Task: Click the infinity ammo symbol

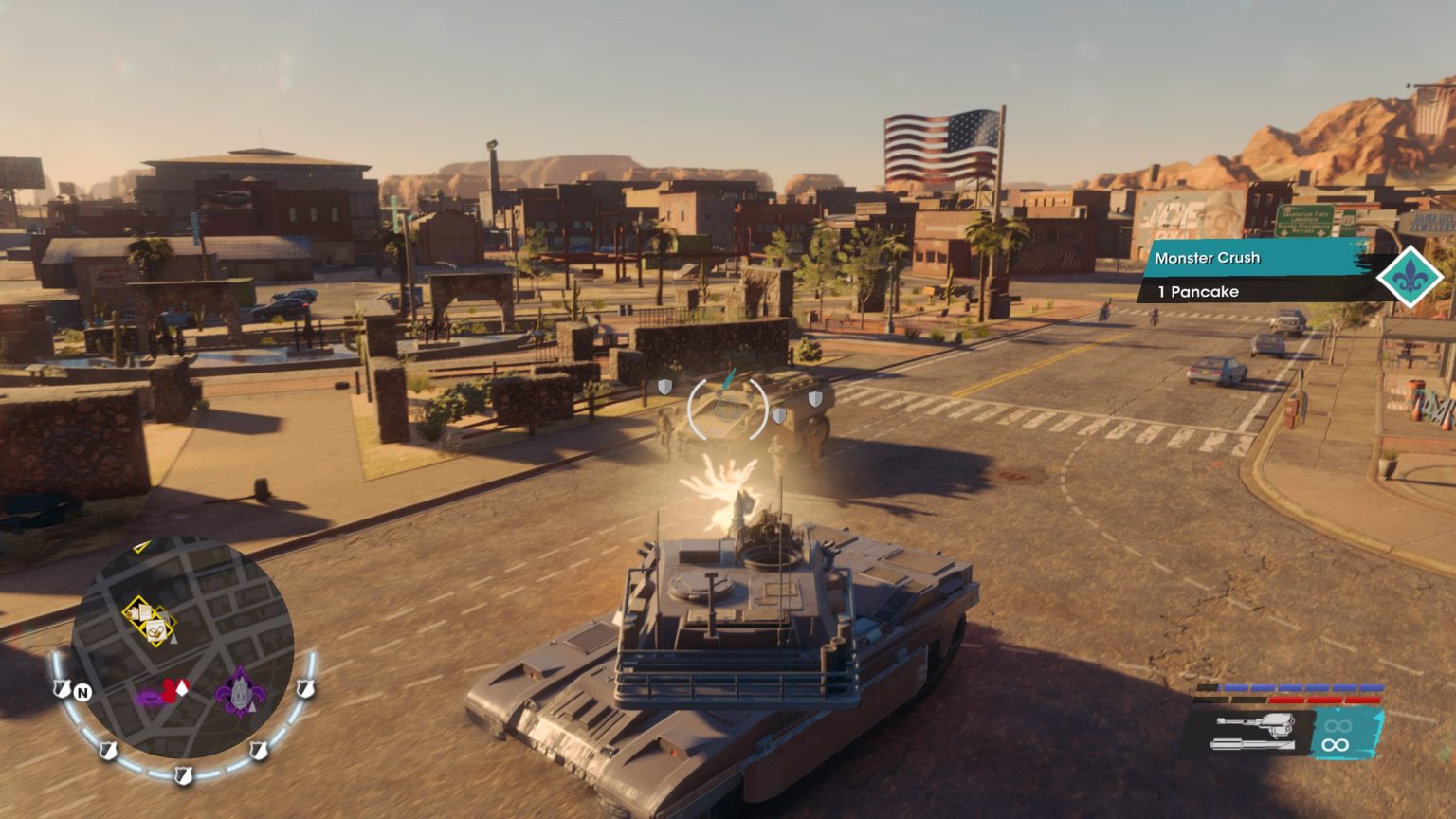Action: click(1335, 744)
